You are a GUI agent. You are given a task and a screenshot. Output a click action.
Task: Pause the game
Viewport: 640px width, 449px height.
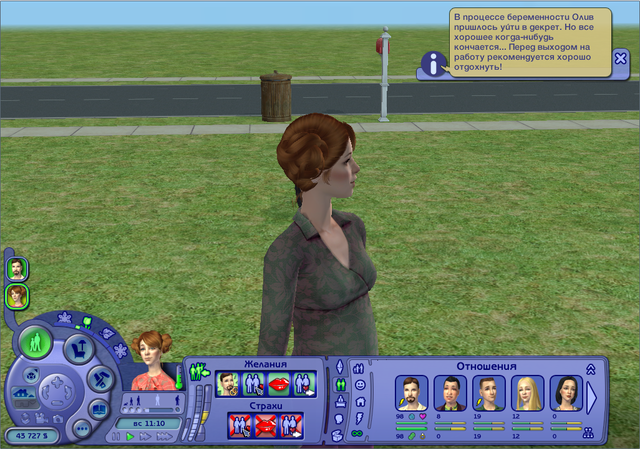click(x=117, y=437)
